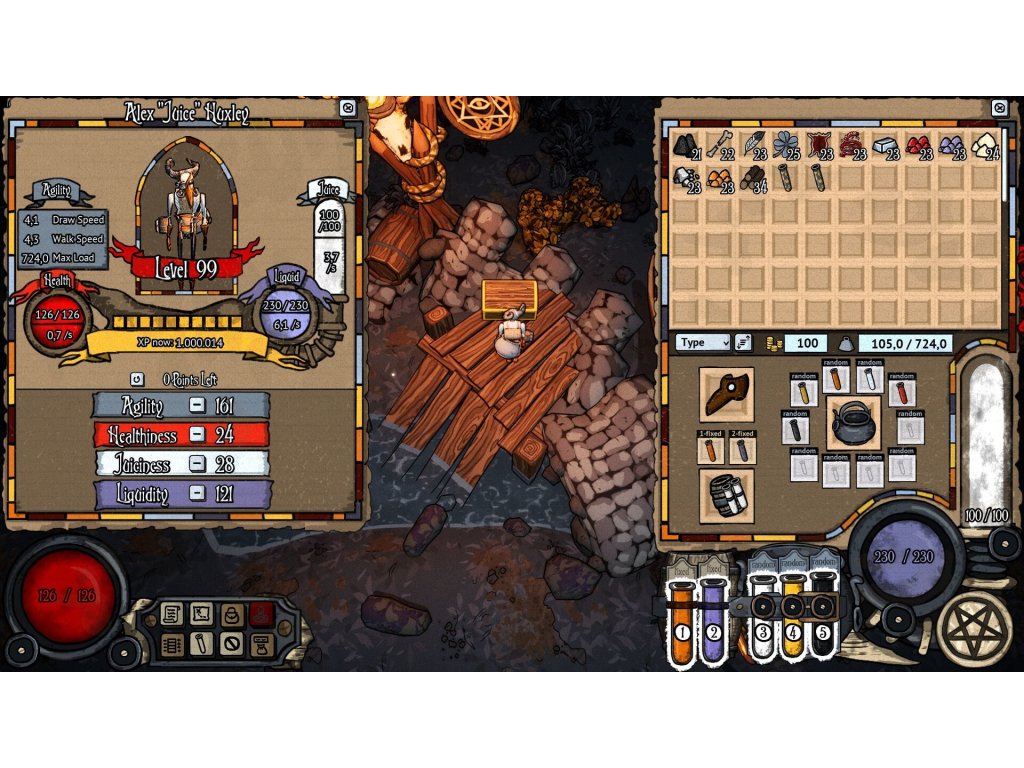The image size is (1024, 768).
Task: Choose the silver ingot stack
Action: tap(884, 146)
